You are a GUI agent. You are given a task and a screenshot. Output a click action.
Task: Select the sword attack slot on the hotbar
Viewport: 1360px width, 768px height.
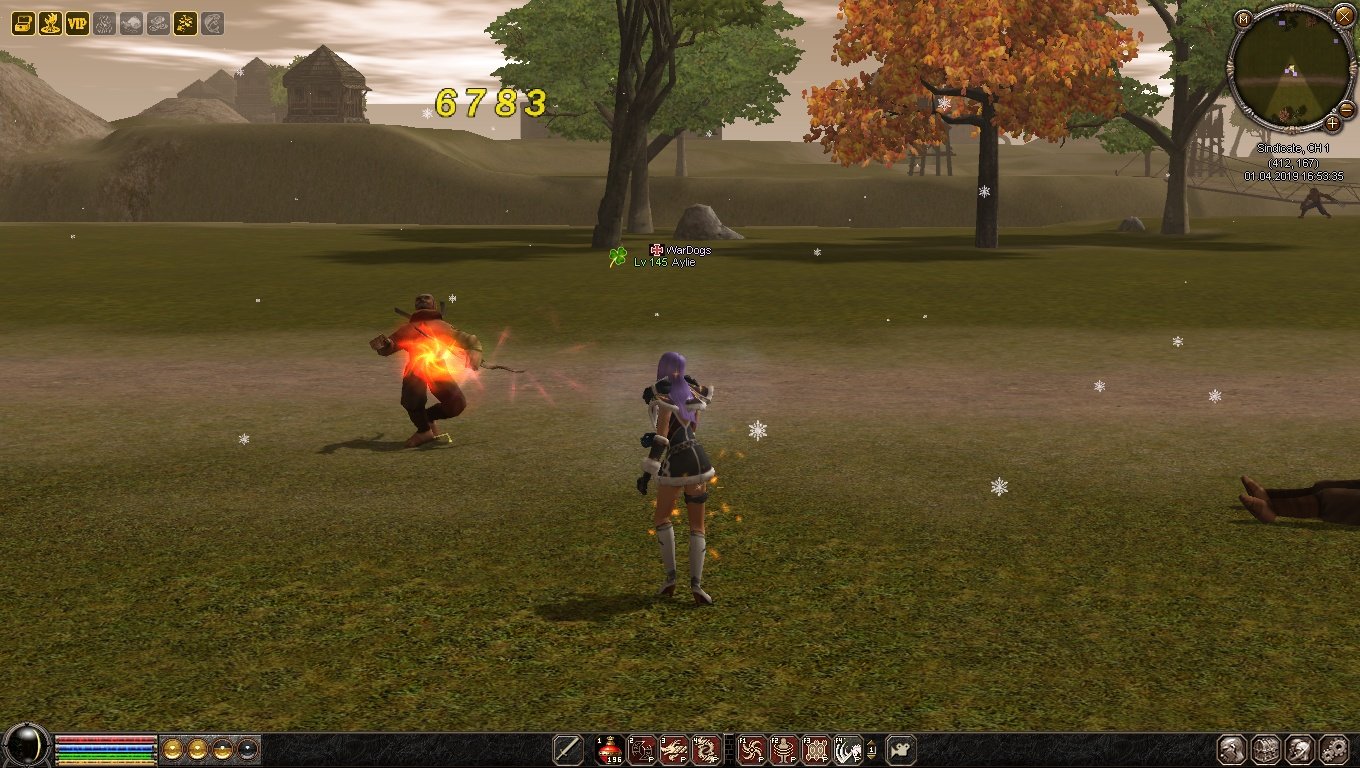pos(568,749)
